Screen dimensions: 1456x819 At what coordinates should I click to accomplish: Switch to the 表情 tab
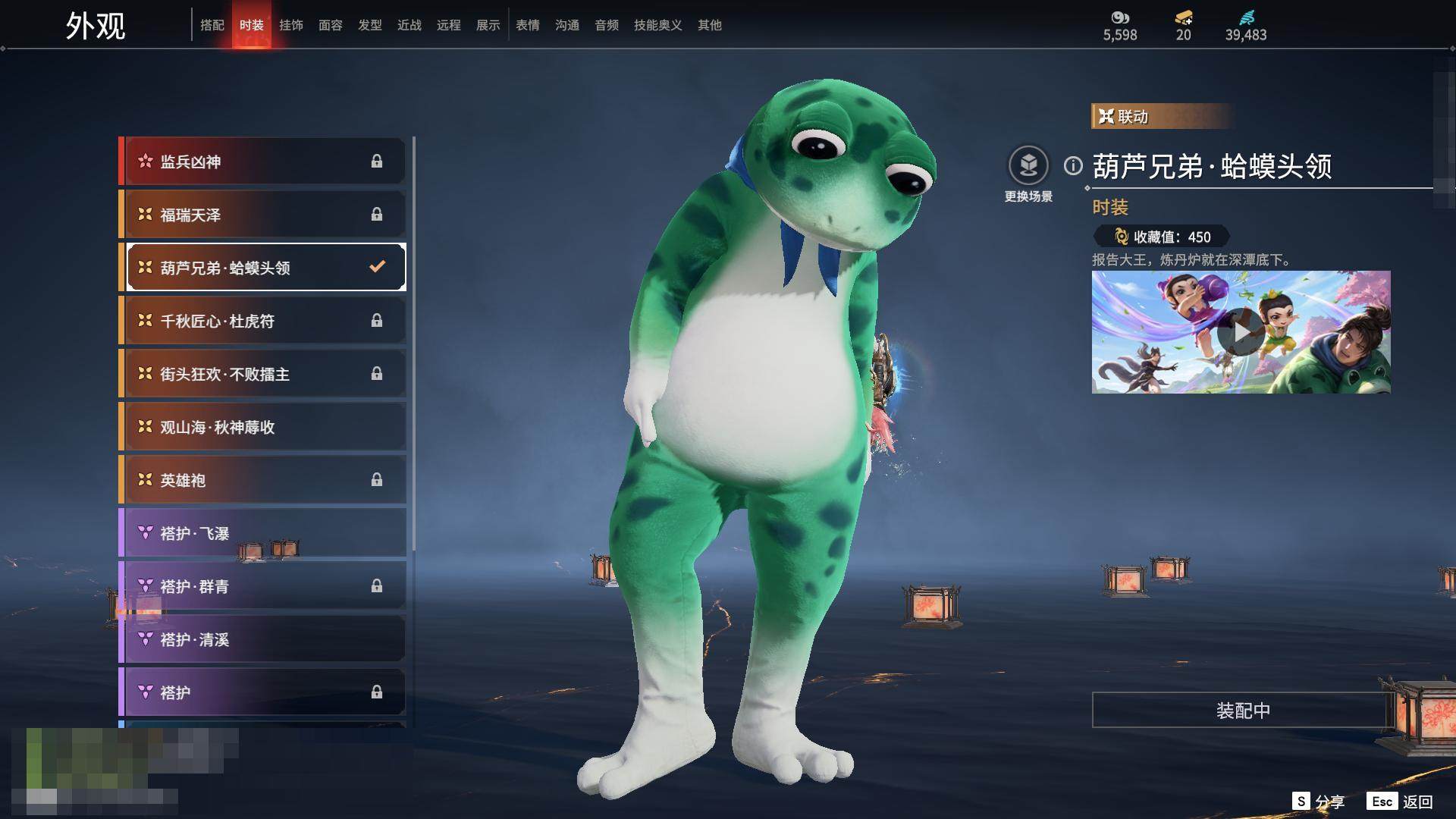click(x=528, y=25)
